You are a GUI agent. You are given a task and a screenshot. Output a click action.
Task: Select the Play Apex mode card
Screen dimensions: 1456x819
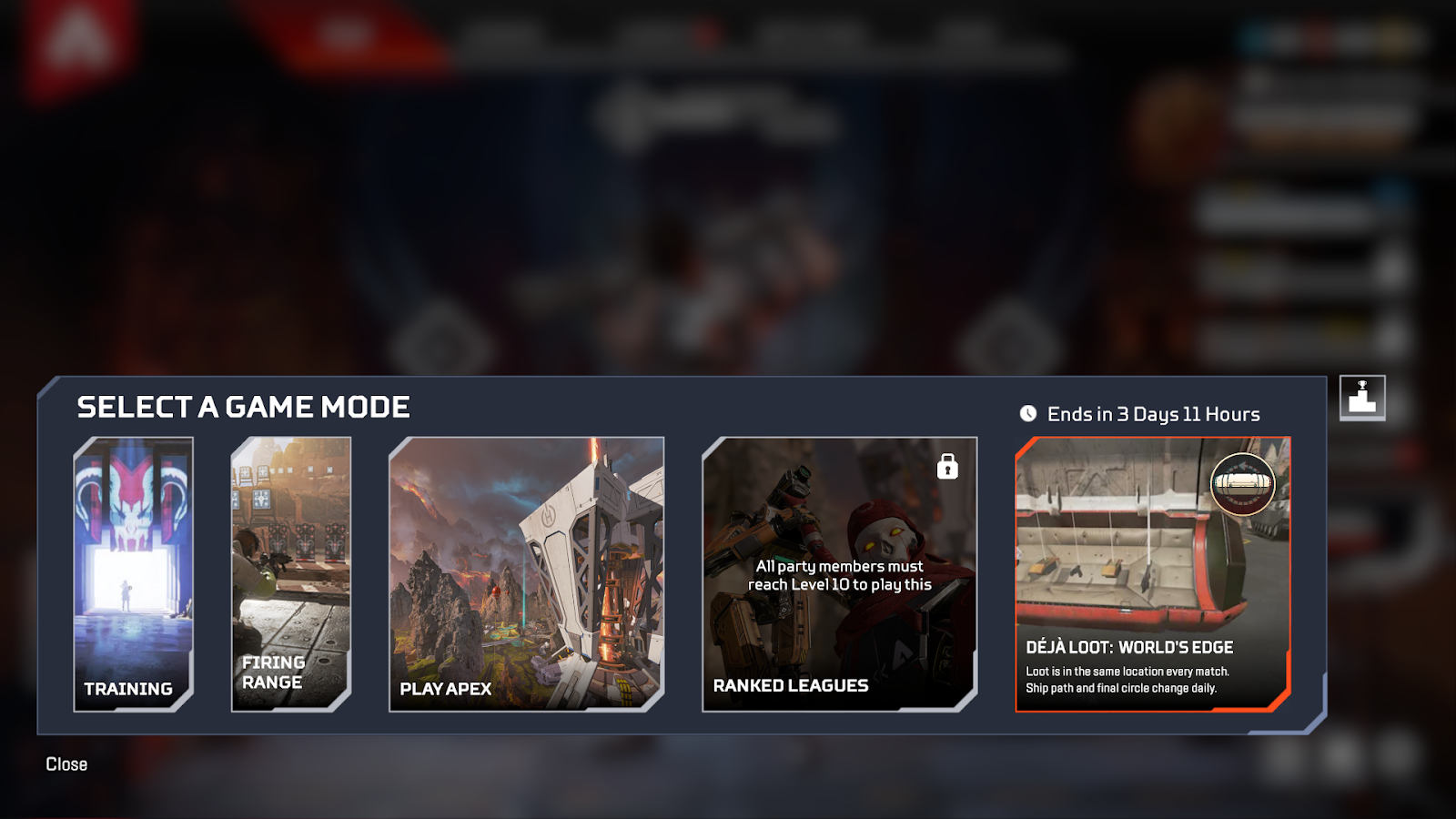[x=528, y=573]
